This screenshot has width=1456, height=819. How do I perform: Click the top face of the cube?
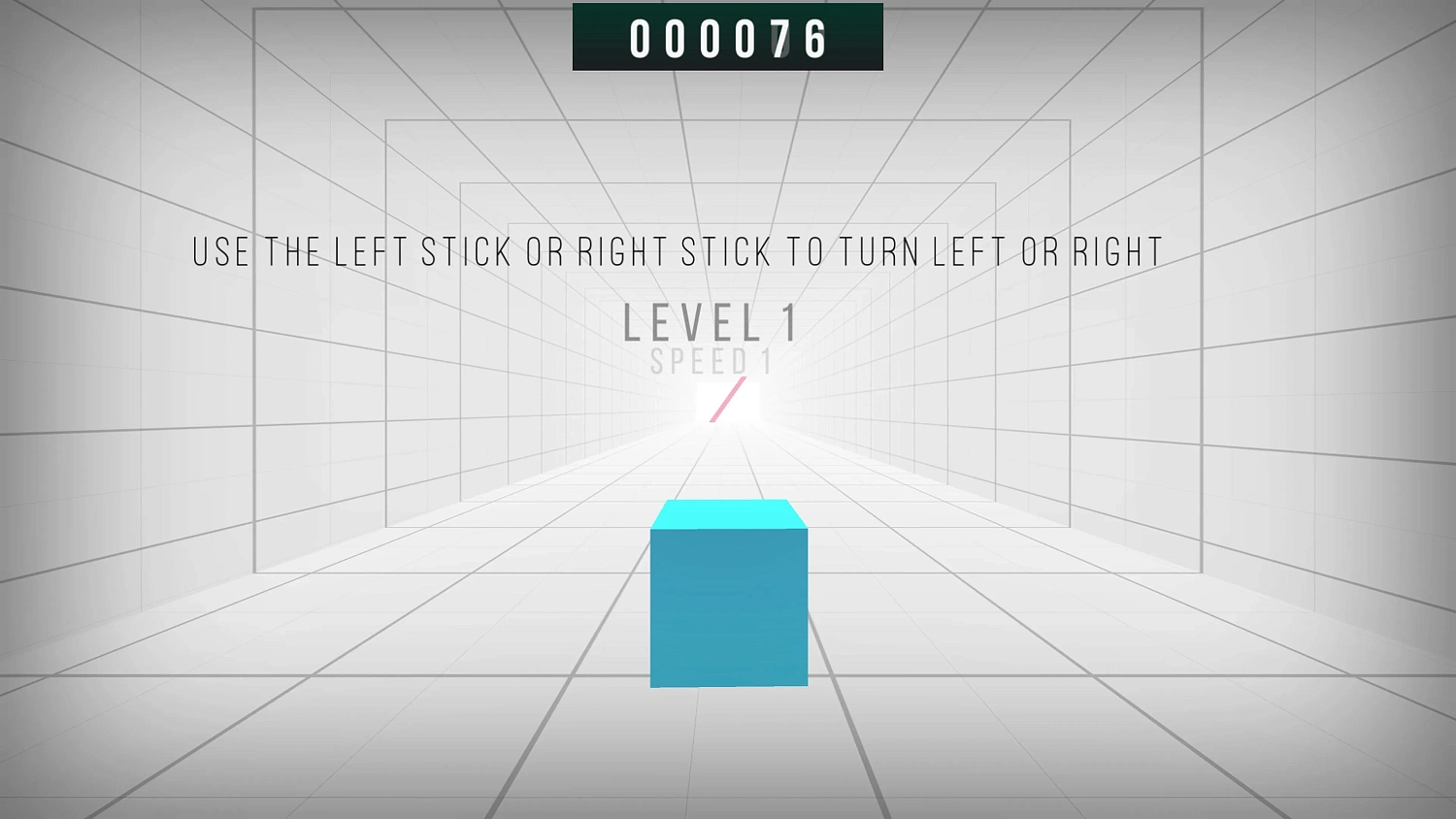pyautogui.click(x=728, y=512)
